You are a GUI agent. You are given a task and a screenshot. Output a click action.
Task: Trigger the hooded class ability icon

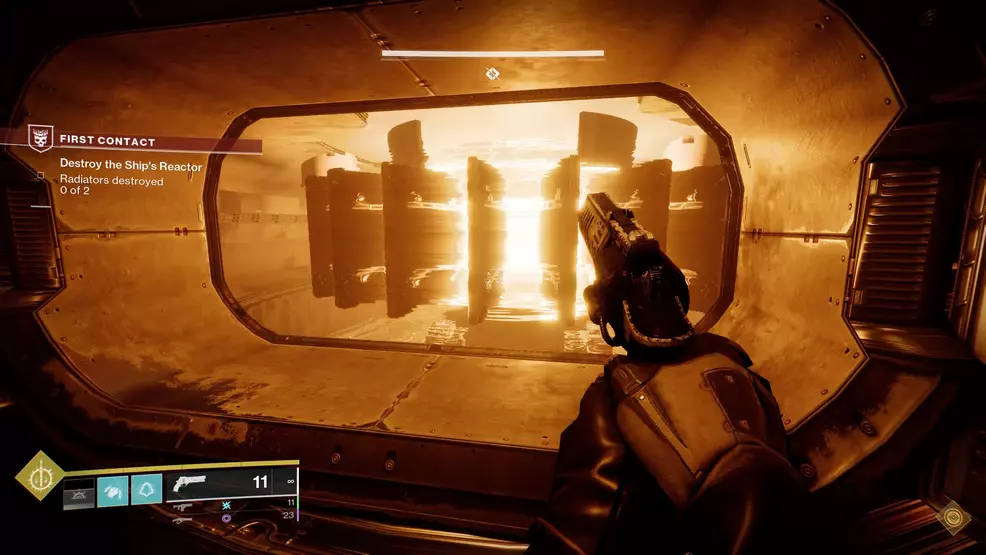click(x=146, y=489)
